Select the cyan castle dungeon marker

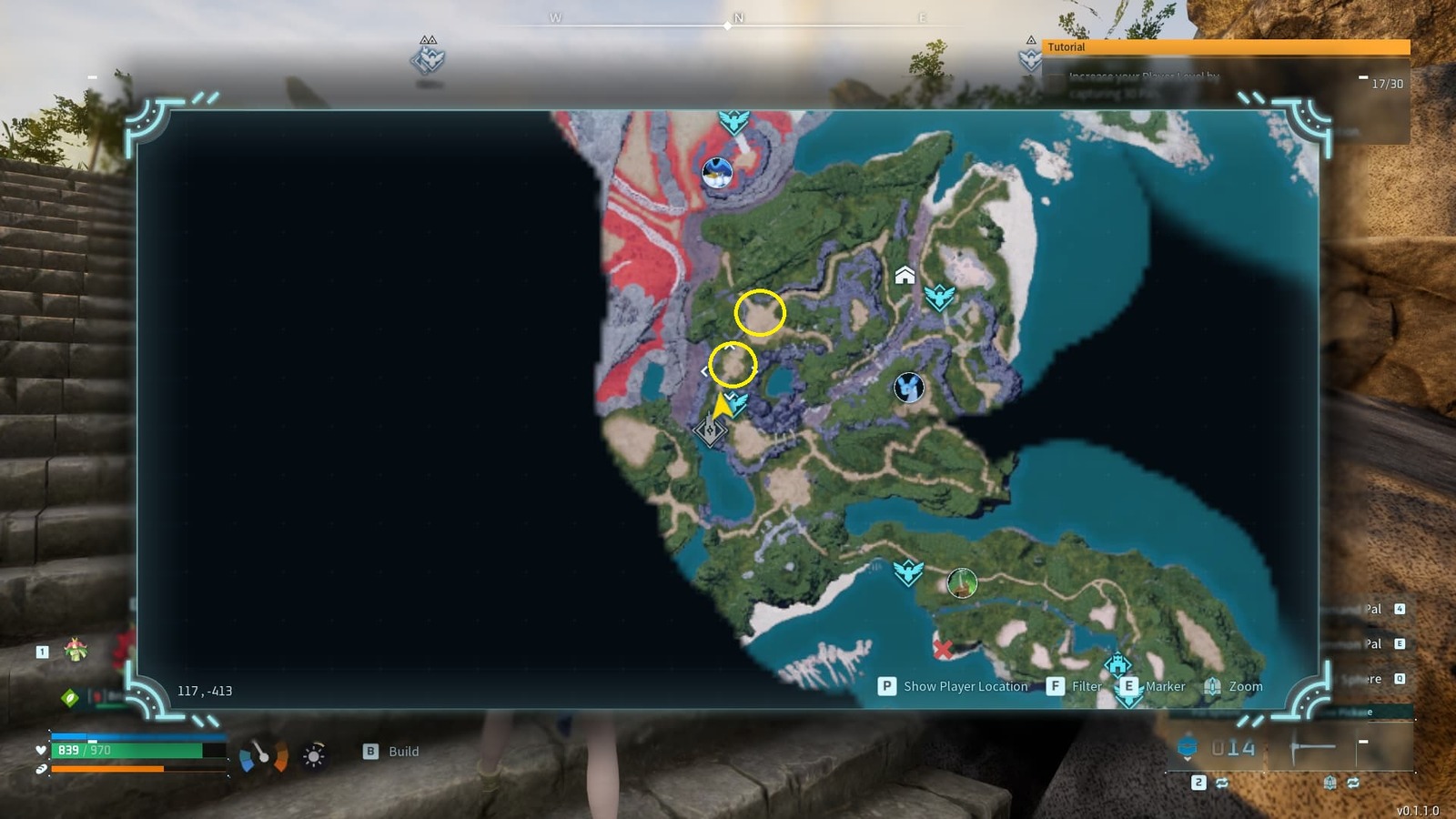point(1117,664)
